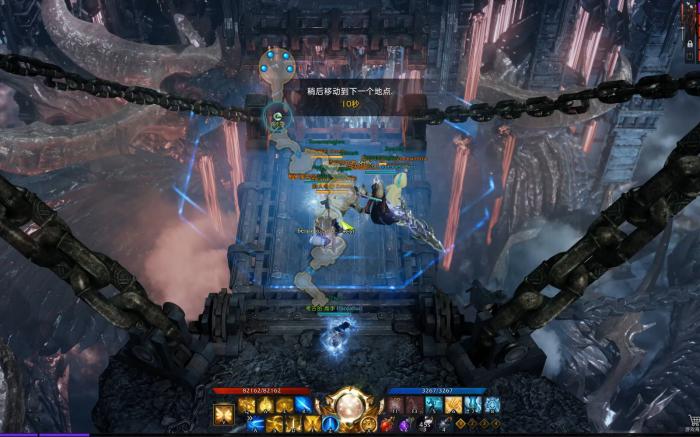
Task: Open the shop via the cart icon
Action: click(x=691, y=421)
